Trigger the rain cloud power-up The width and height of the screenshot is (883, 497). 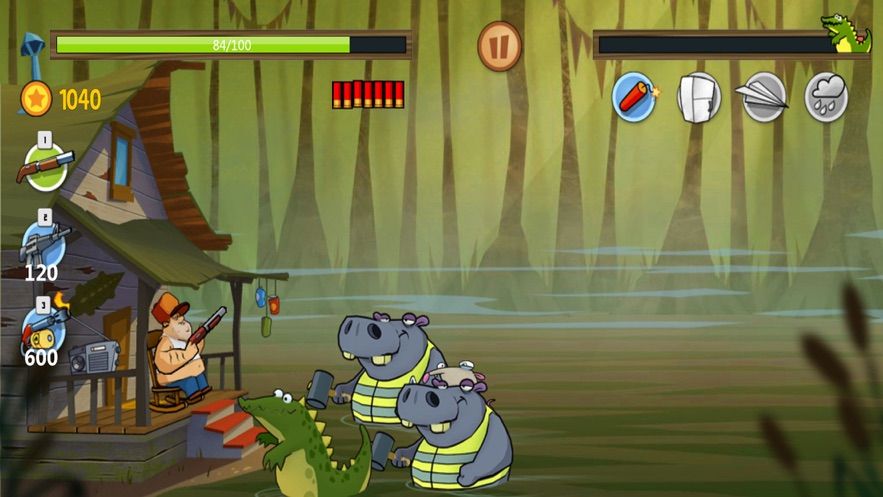pos(827,97)
